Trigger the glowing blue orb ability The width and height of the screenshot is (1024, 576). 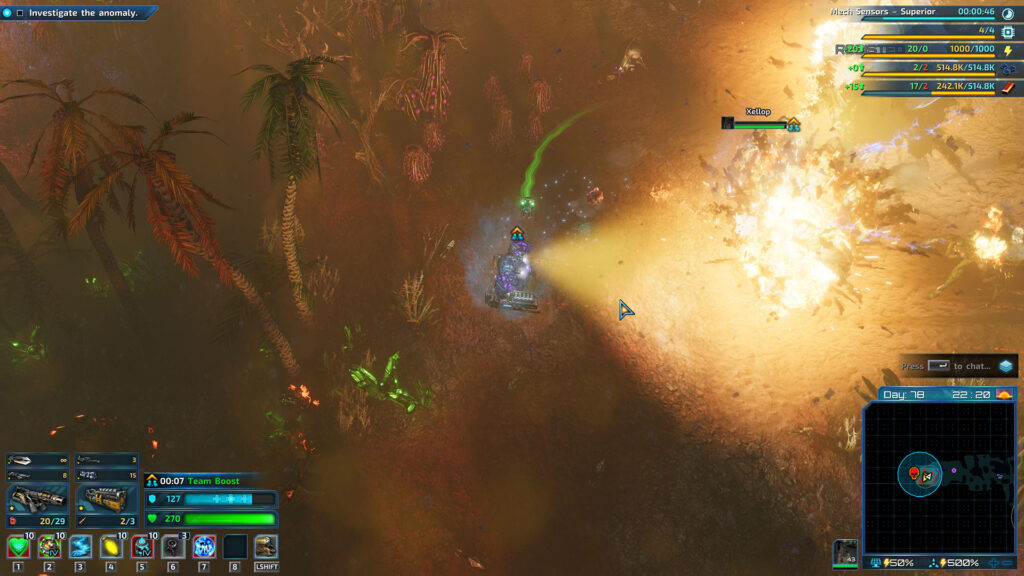(204, 546)
